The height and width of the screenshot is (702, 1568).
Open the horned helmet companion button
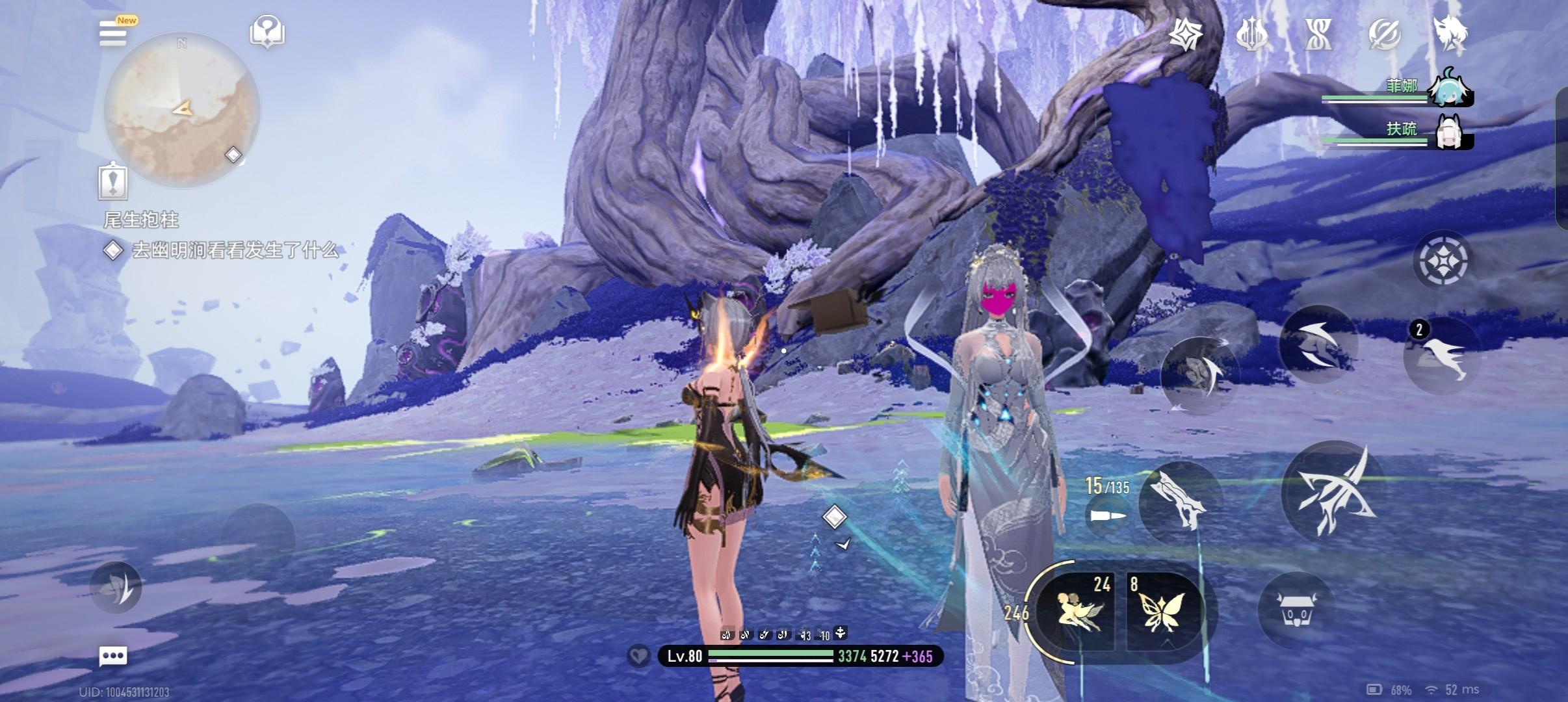pos(1294,609)
